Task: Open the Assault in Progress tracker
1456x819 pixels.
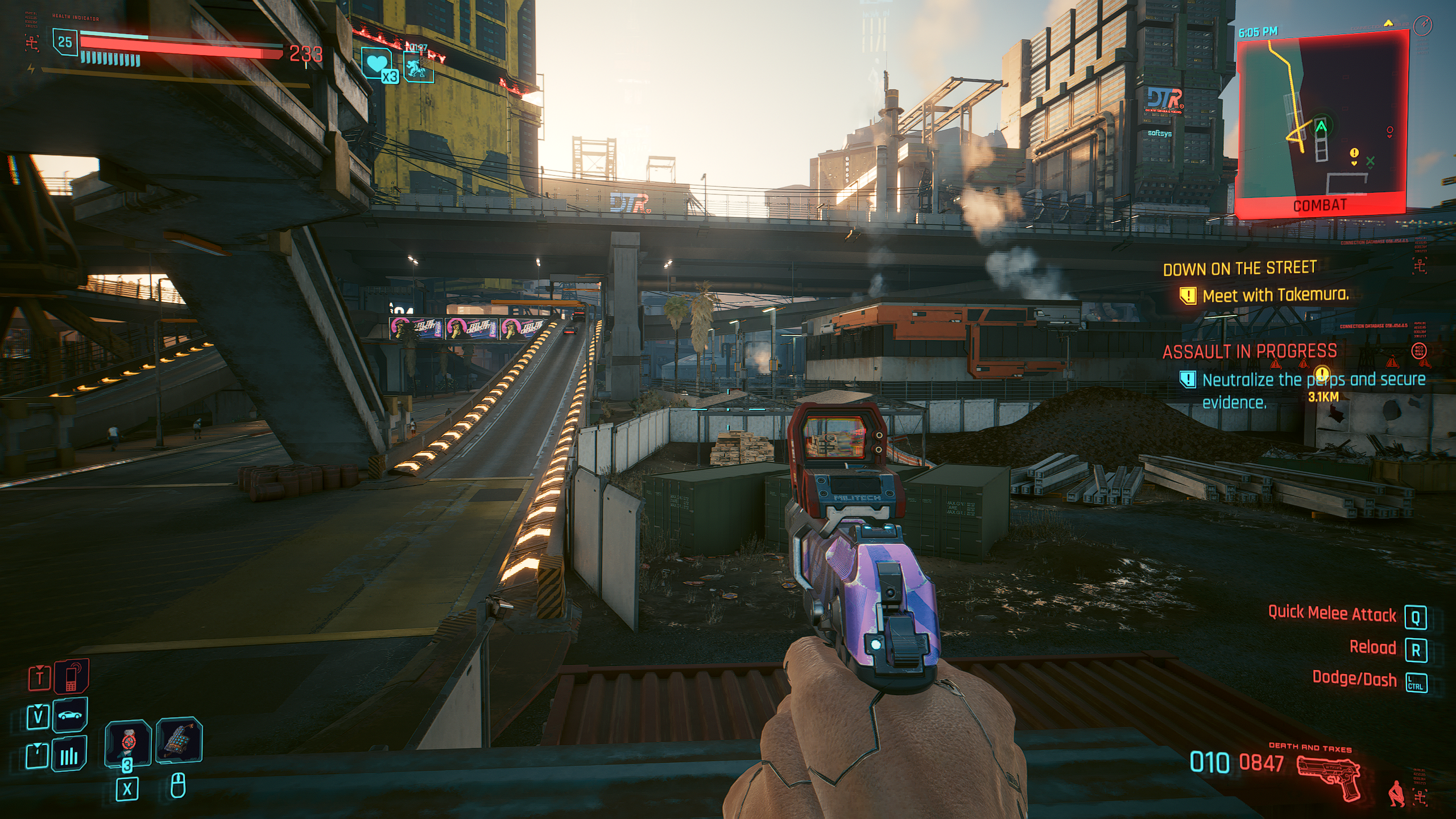Action: (x=1249, y=352)
